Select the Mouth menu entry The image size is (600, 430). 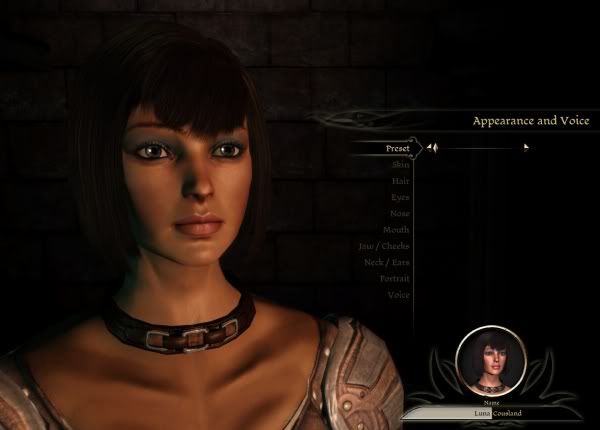pos(396,229)
